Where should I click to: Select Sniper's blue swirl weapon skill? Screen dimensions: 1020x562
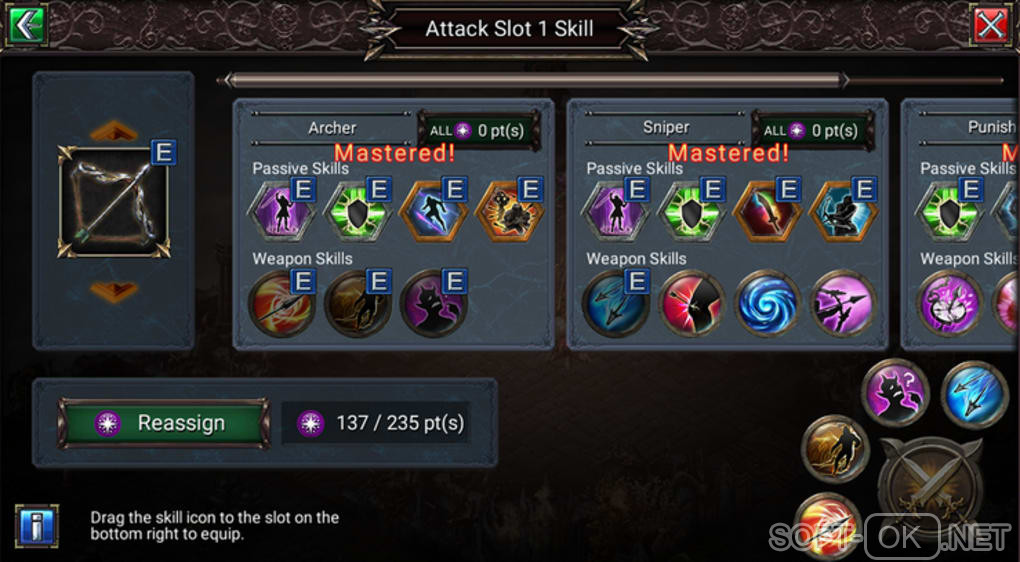click(768, 305)
